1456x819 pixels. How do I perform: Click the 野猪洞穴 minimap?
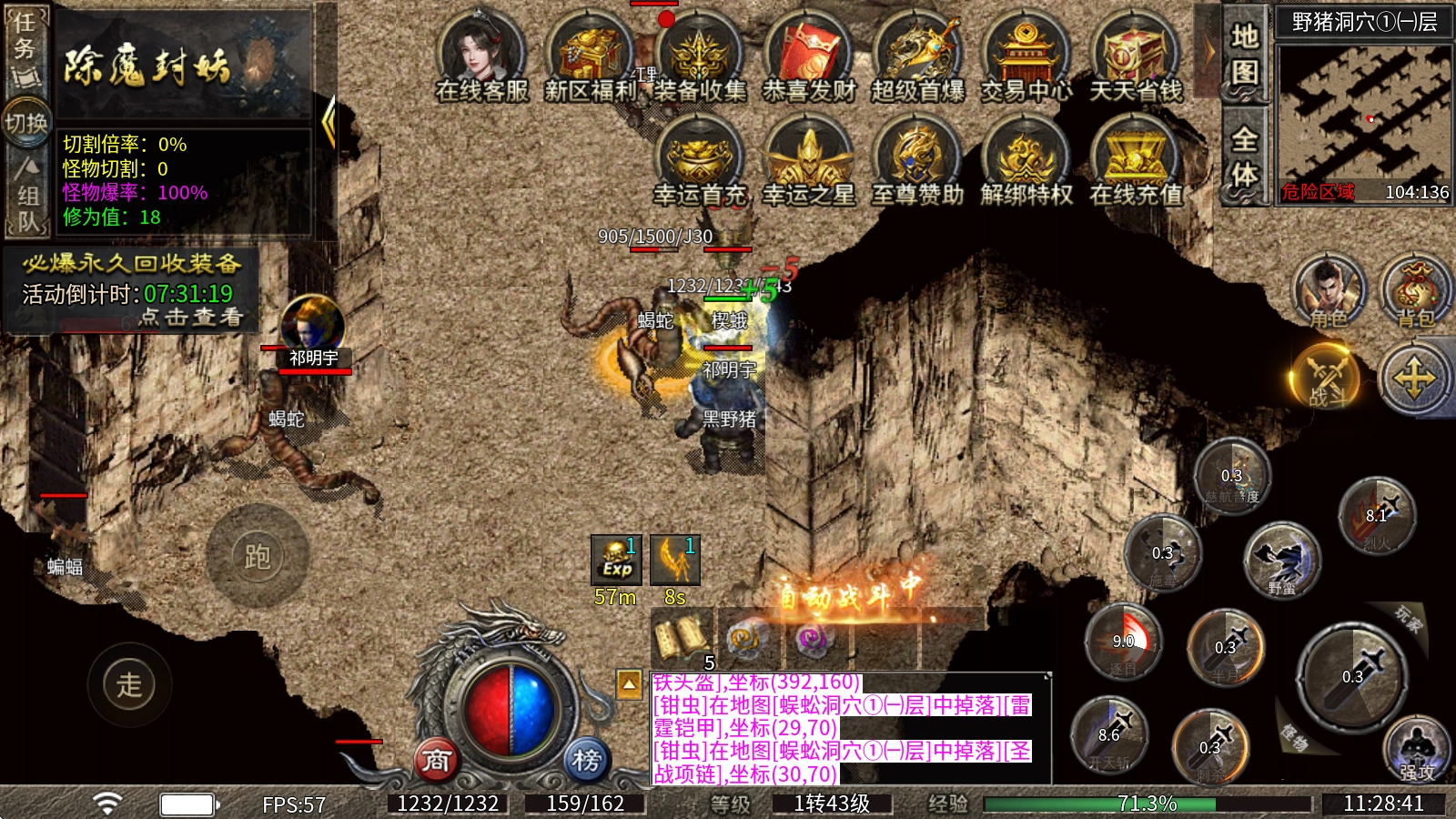pyautogui.click(x=1362, y=114)
